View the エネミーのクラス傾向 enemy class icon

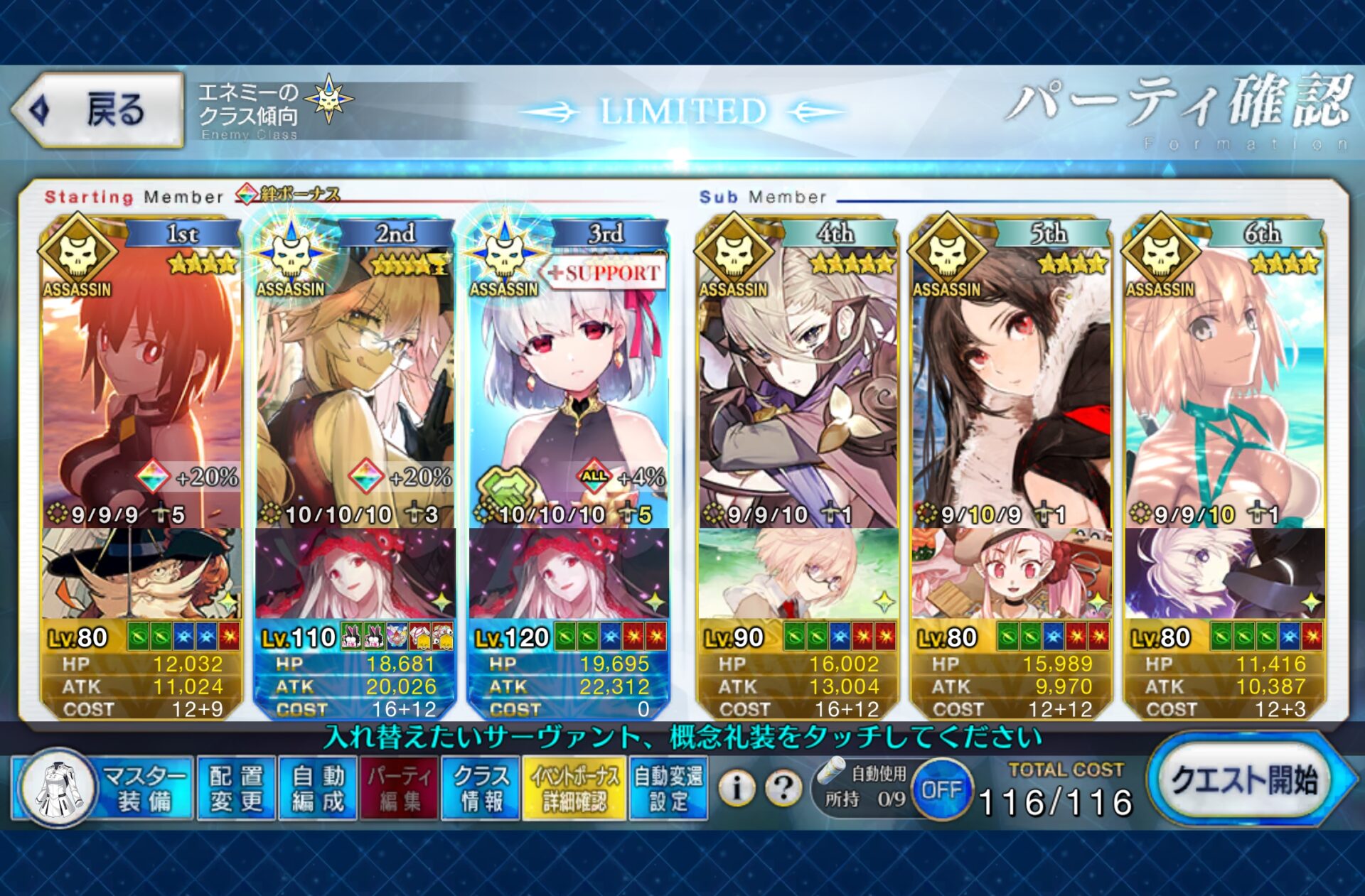click(x=328, y=99)
